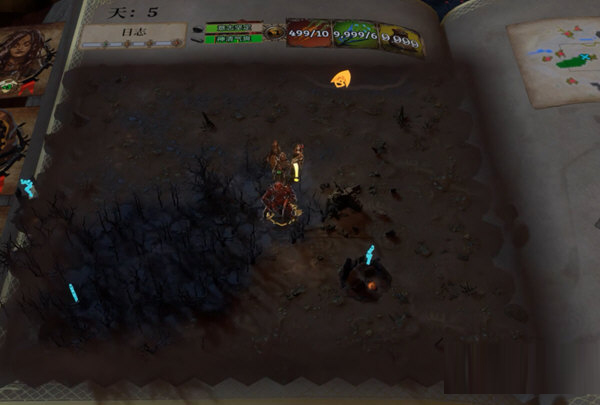Open the 日志 journal button
Viewport: 600px width, 405px height.
pos(133,34)
